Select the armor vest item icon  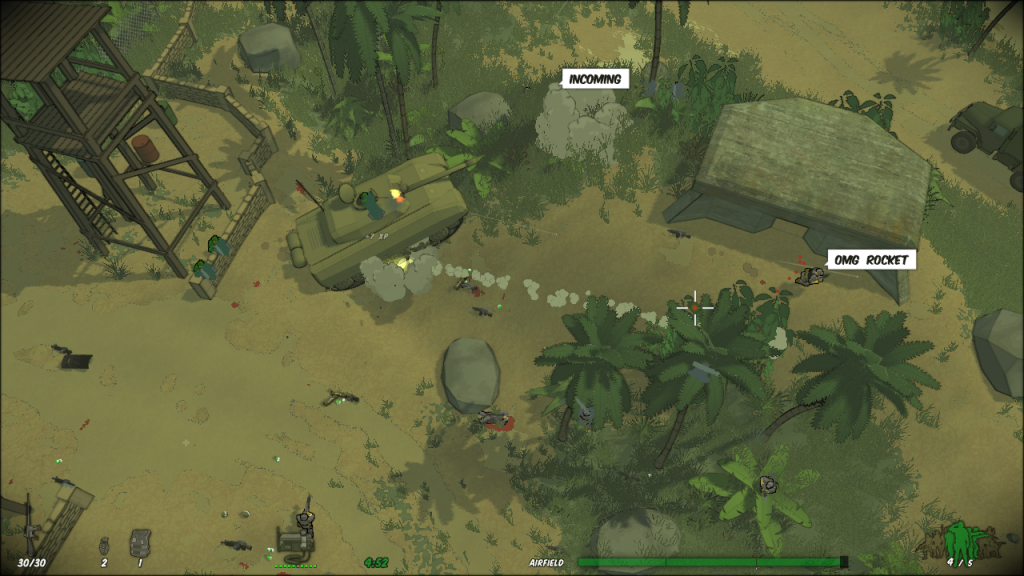140,543
